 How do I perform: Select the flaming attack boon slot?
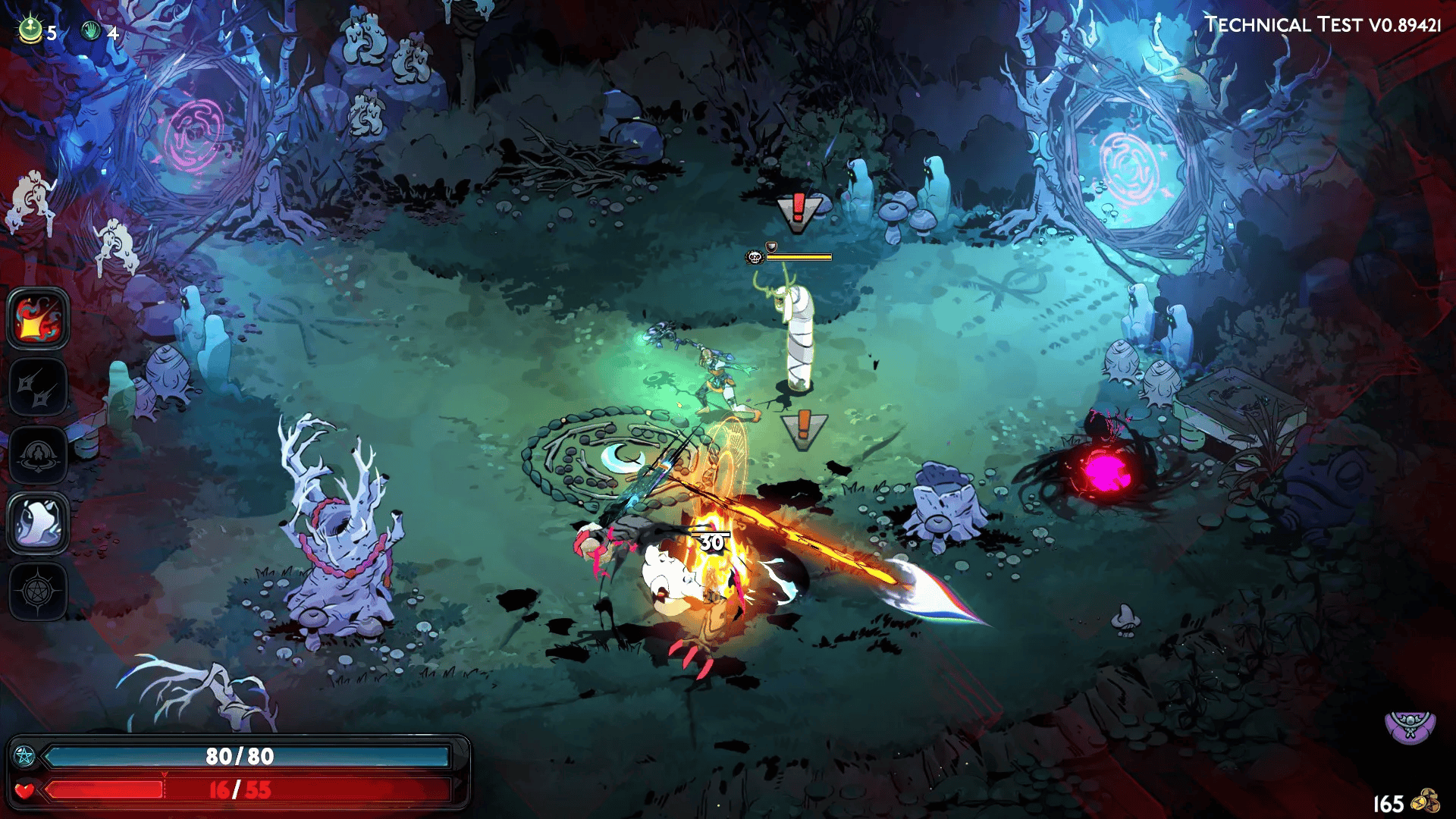point(38,319)
